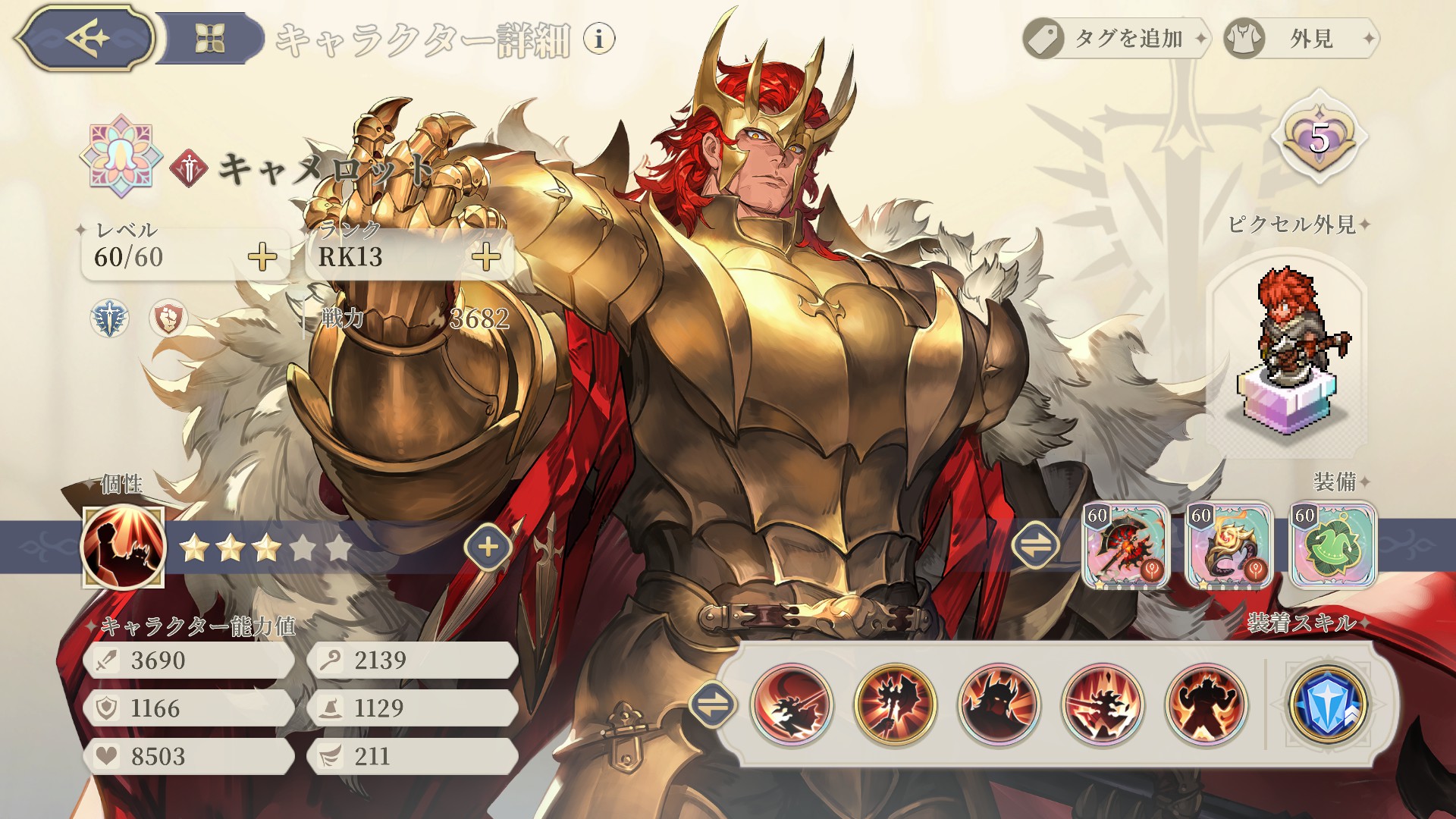The height and width of the screenshot is (819, 1456).
Task: Open the 外見 appearance menu
Action: [1301, 38]
